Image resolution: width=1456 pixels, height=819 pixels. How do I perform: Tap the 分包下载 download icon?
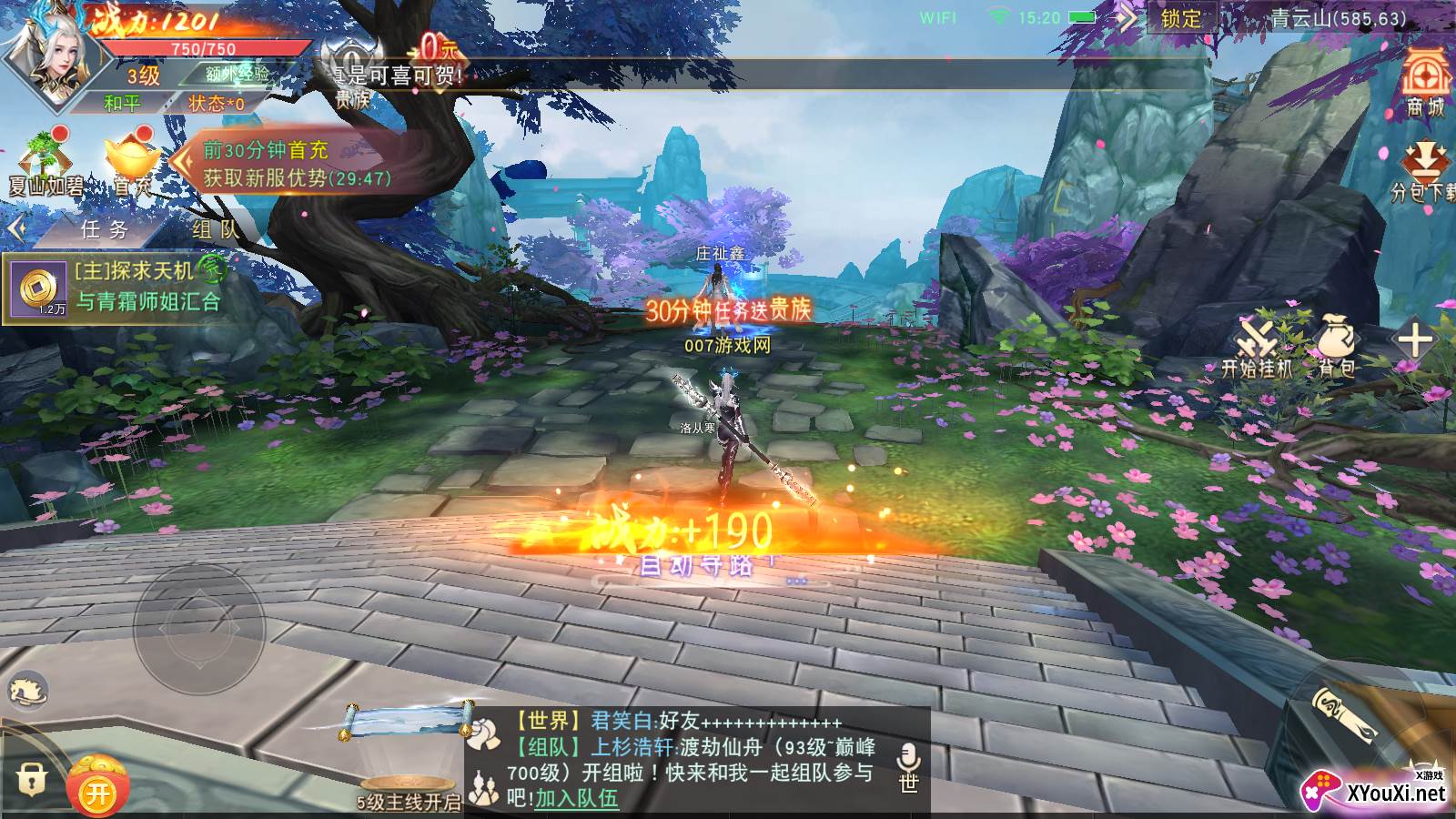(x=1424, y=173)
